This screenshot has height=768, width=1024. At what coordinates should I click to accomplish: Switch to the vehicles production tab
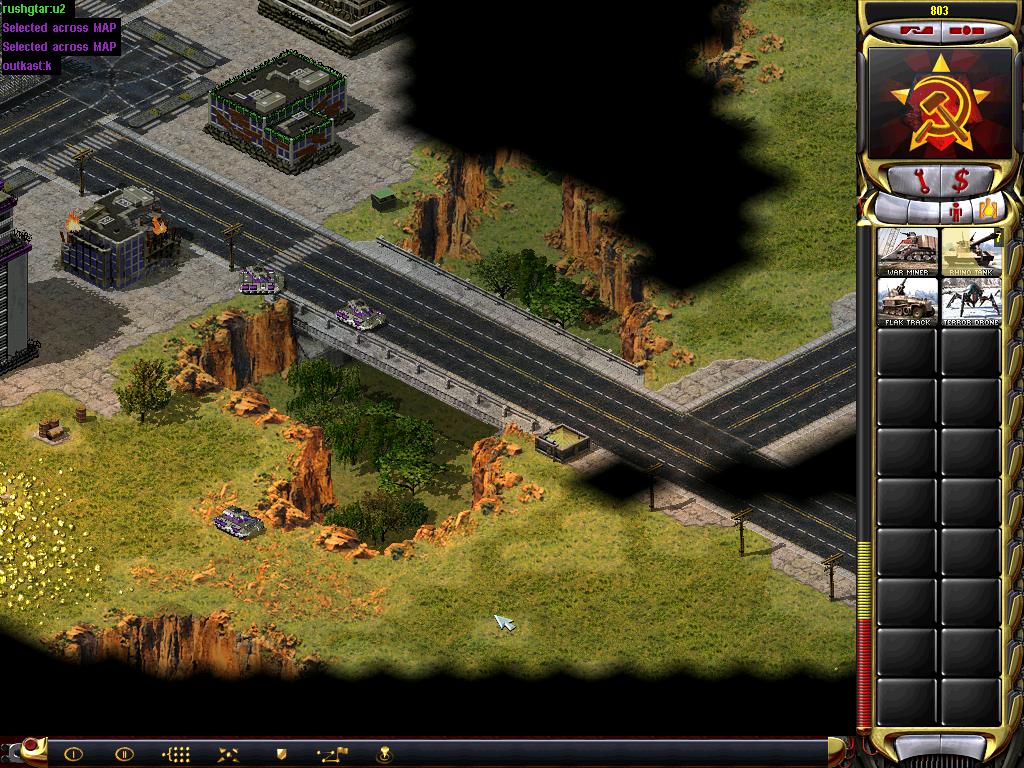click(x=987, y=210)
